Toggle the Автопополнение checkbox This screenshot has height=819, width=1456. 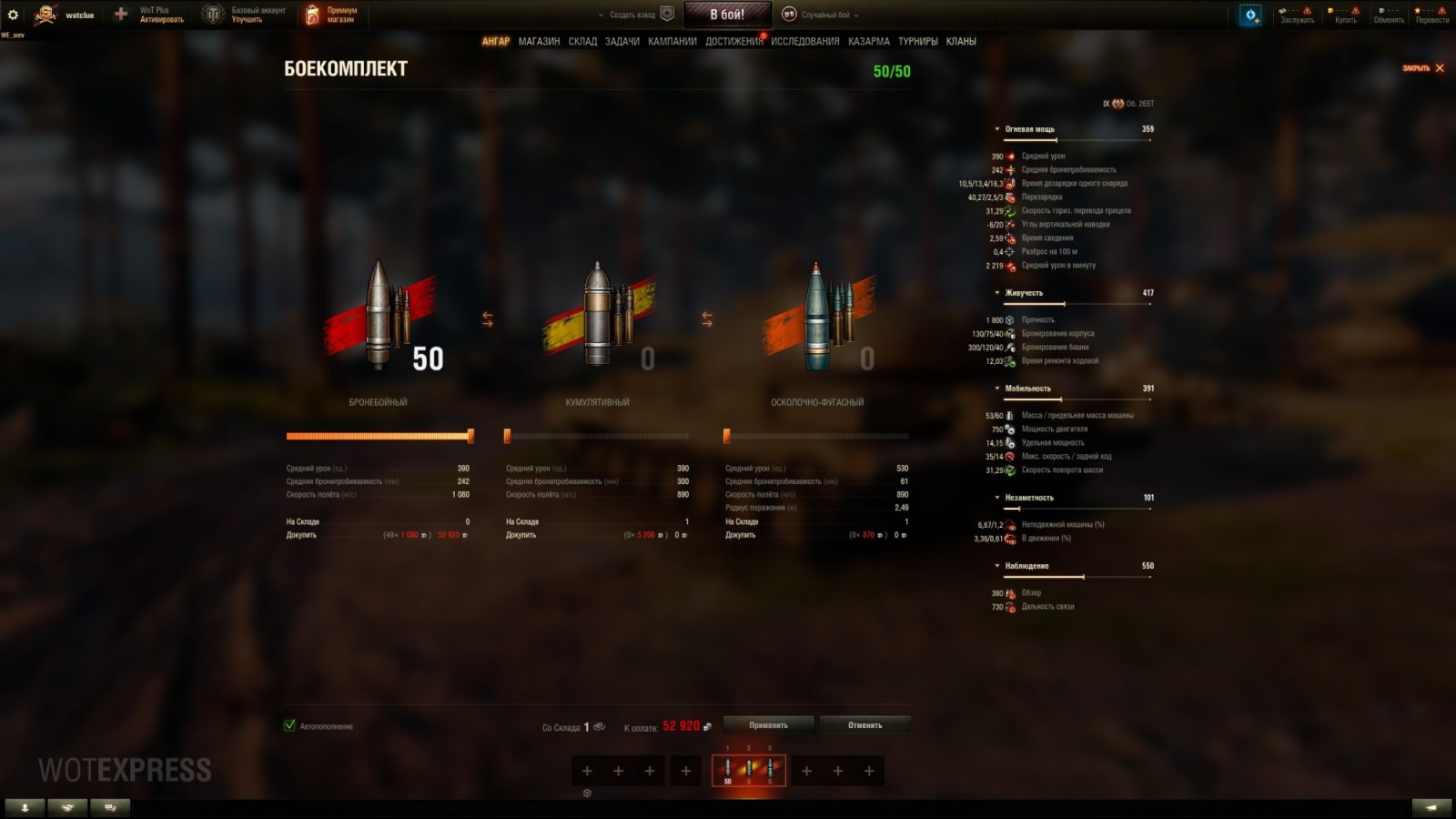(x=288, y=726)
